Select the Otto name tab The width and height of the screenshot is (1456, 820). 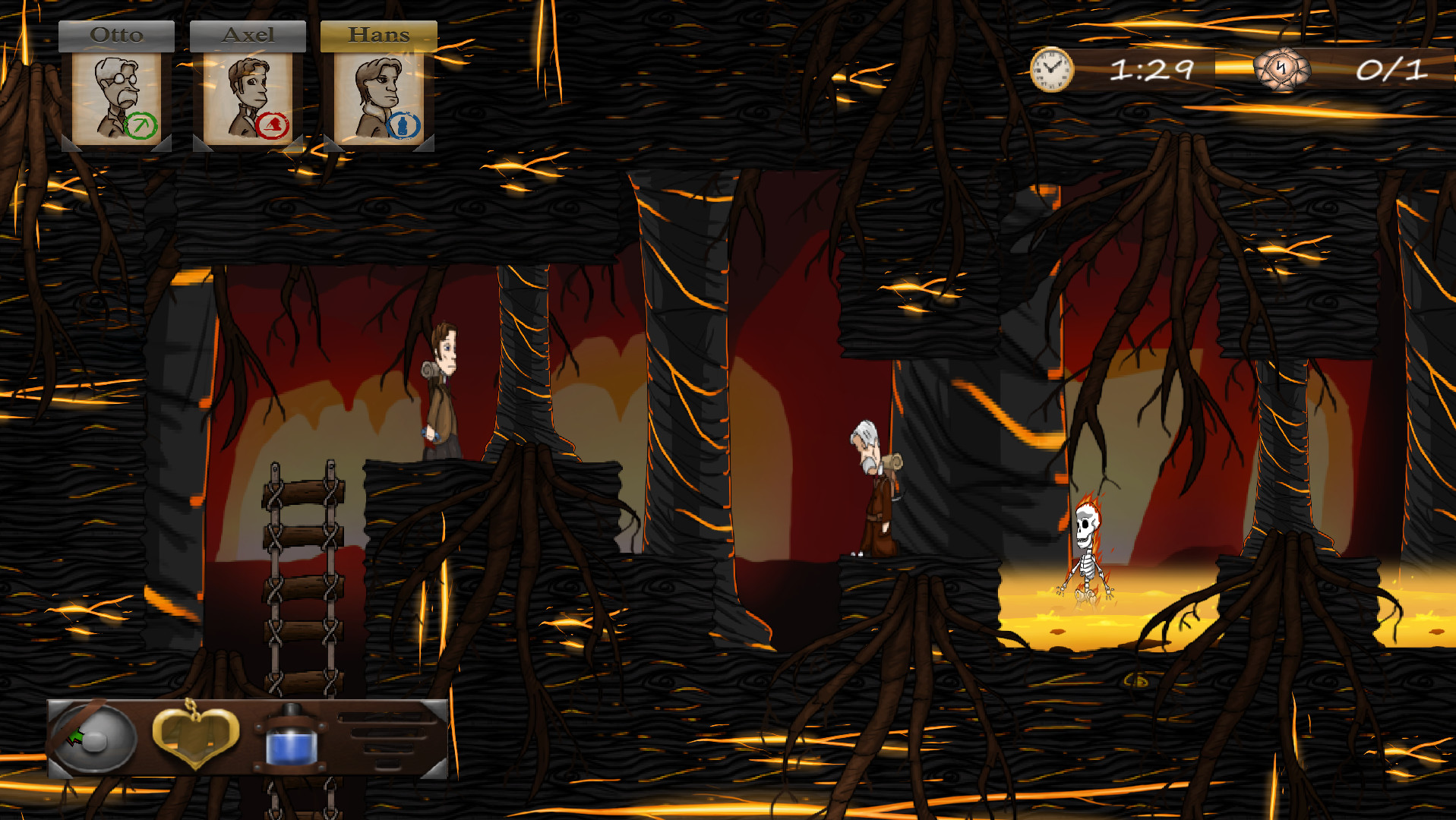point(116,33)
